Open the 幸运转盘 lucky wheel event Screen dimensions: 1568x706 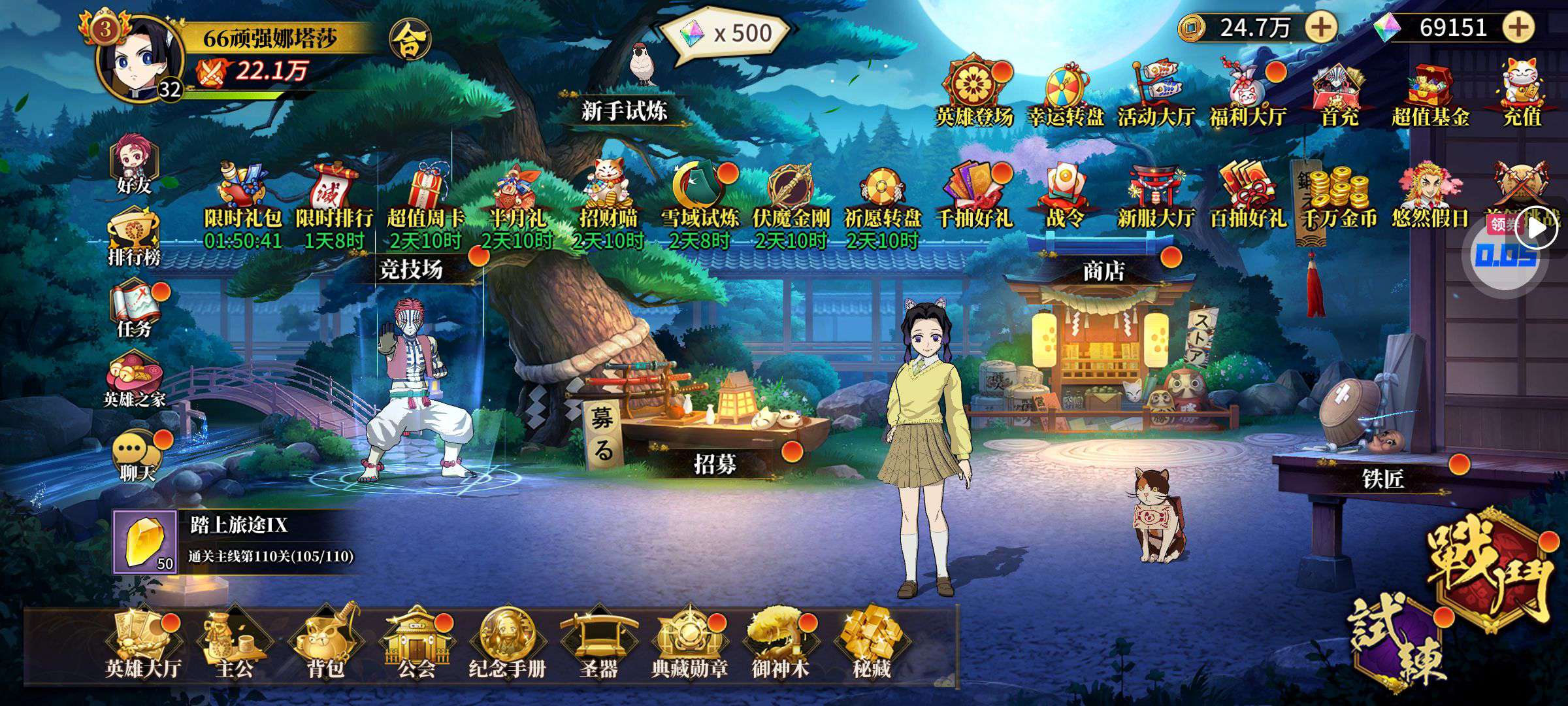click(x=1066, y=95)
